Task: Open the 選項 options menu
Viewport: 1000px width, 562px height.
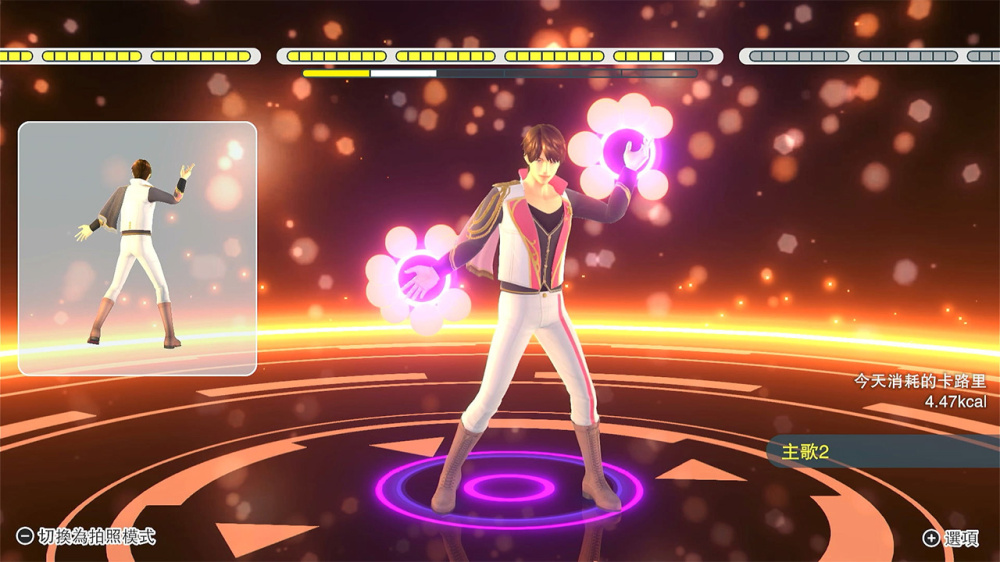Action: pyautogui.click(x=950, y=538)
